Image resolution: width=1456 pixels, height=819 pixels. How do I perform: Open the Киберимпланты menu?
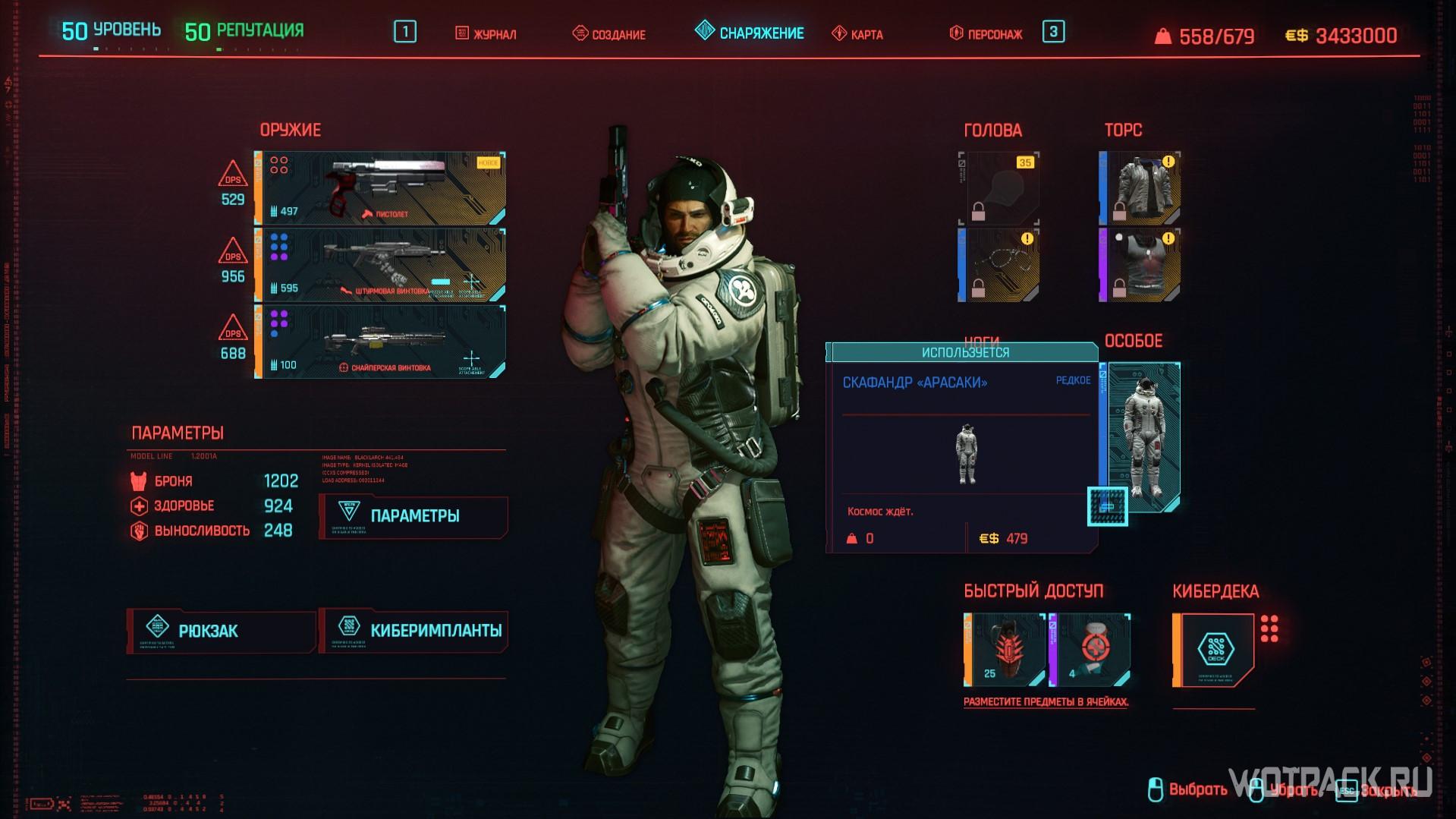coord(414,631)
